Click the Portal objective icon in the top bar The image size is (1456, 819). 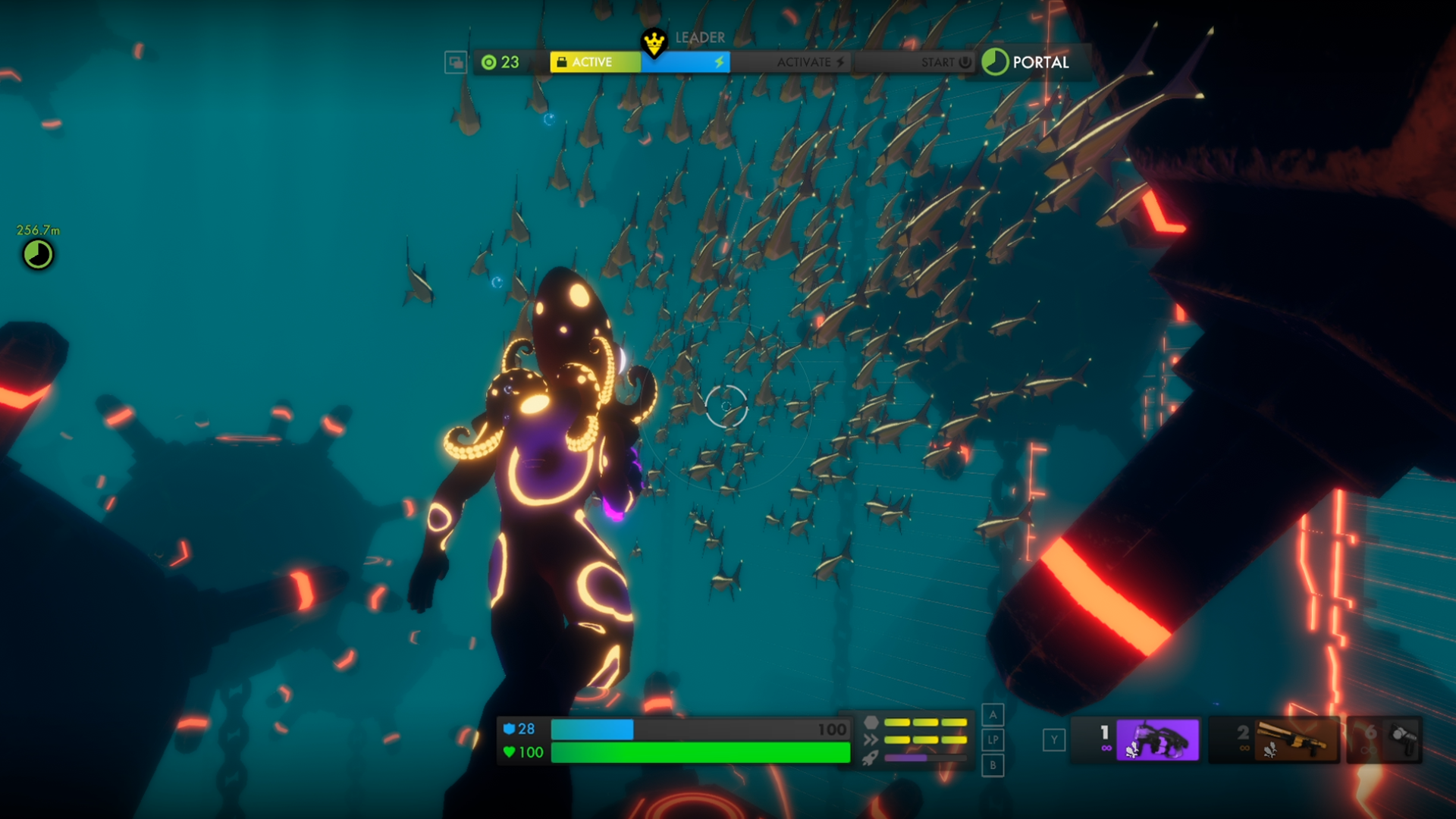995,62
